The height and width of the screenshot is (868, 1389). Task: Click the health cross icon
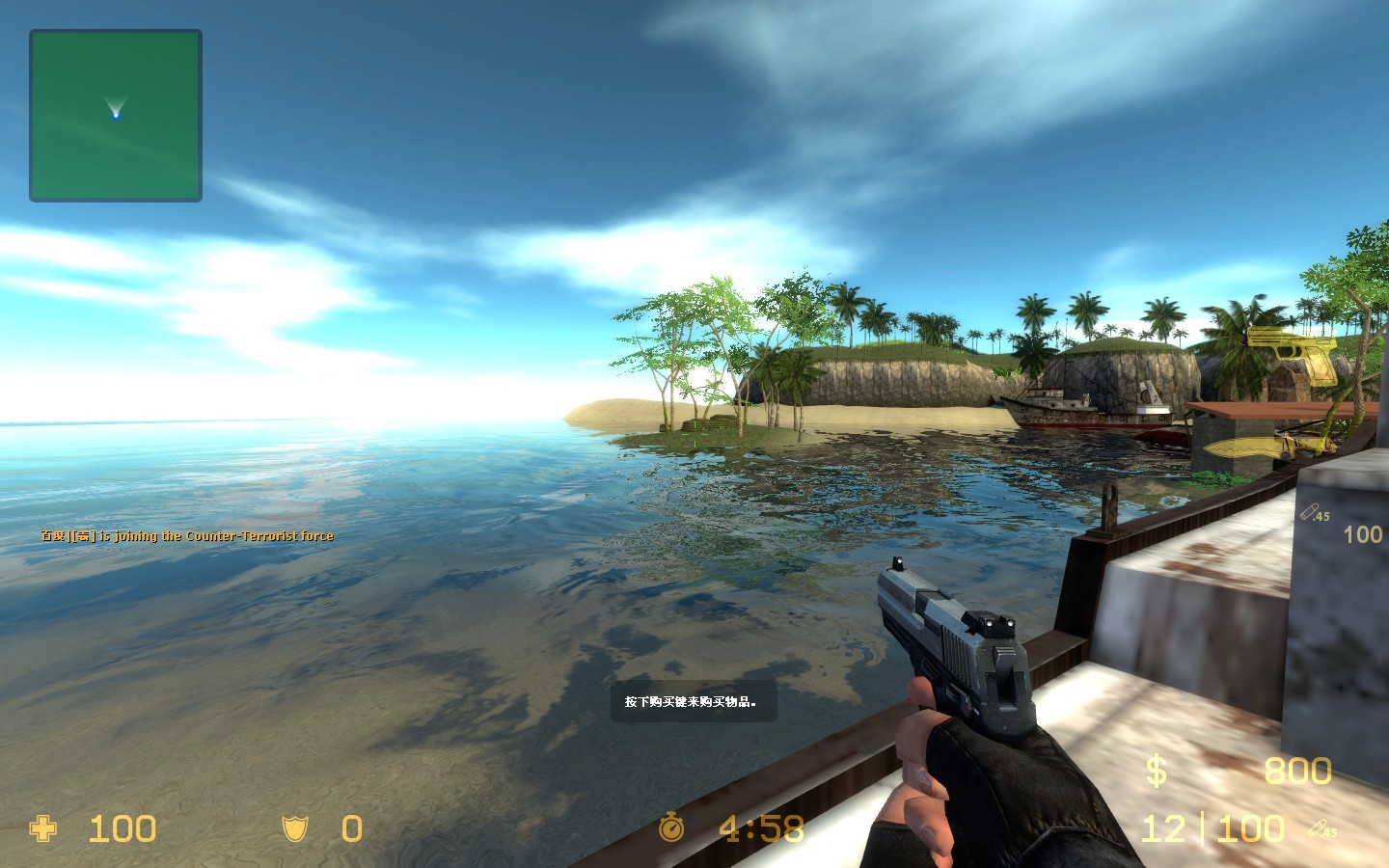[x=43, y=828]
